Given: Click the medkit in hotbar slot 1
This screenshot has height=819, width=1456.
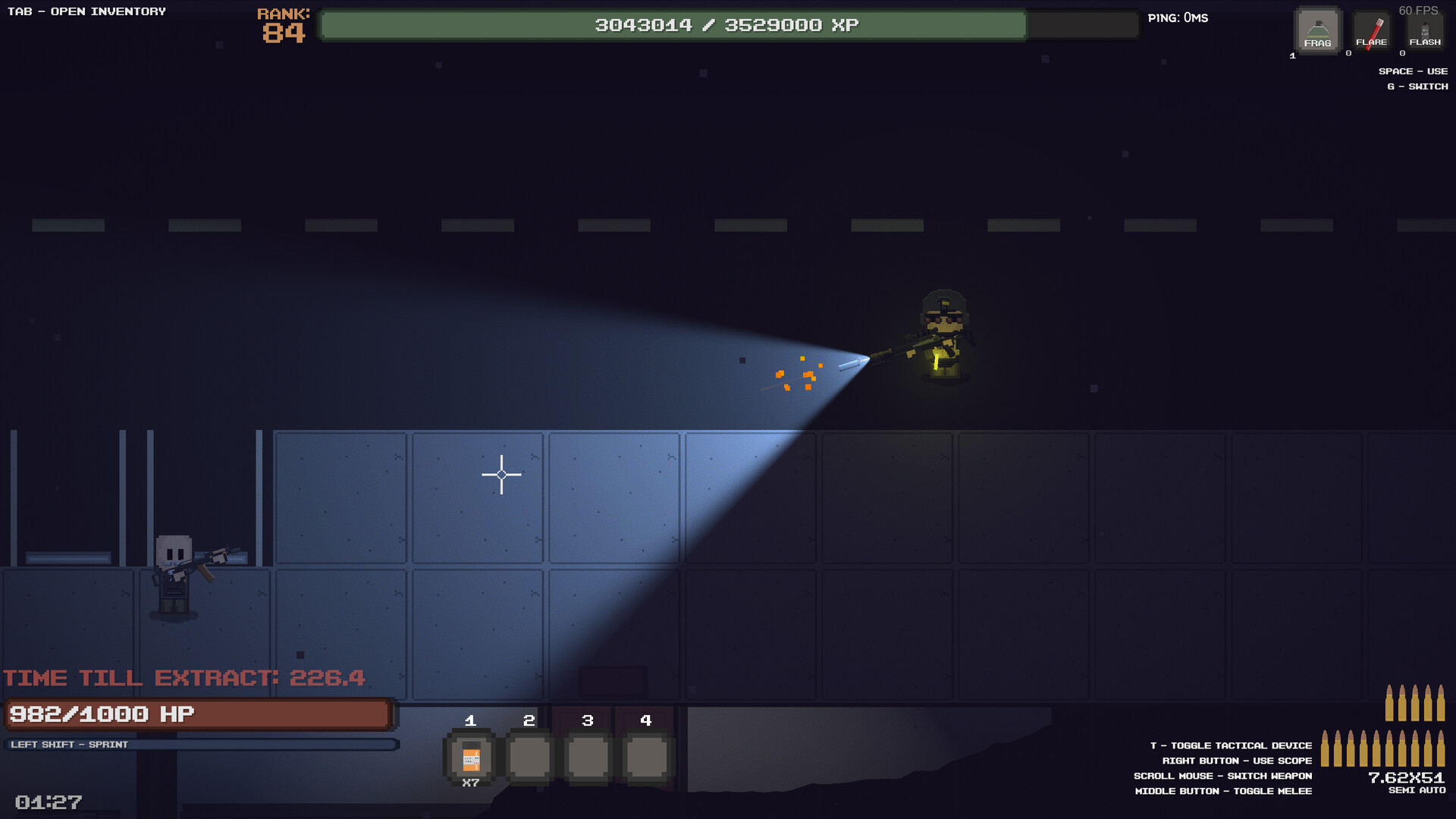Looking at the screenshot, I should [470, 756].
